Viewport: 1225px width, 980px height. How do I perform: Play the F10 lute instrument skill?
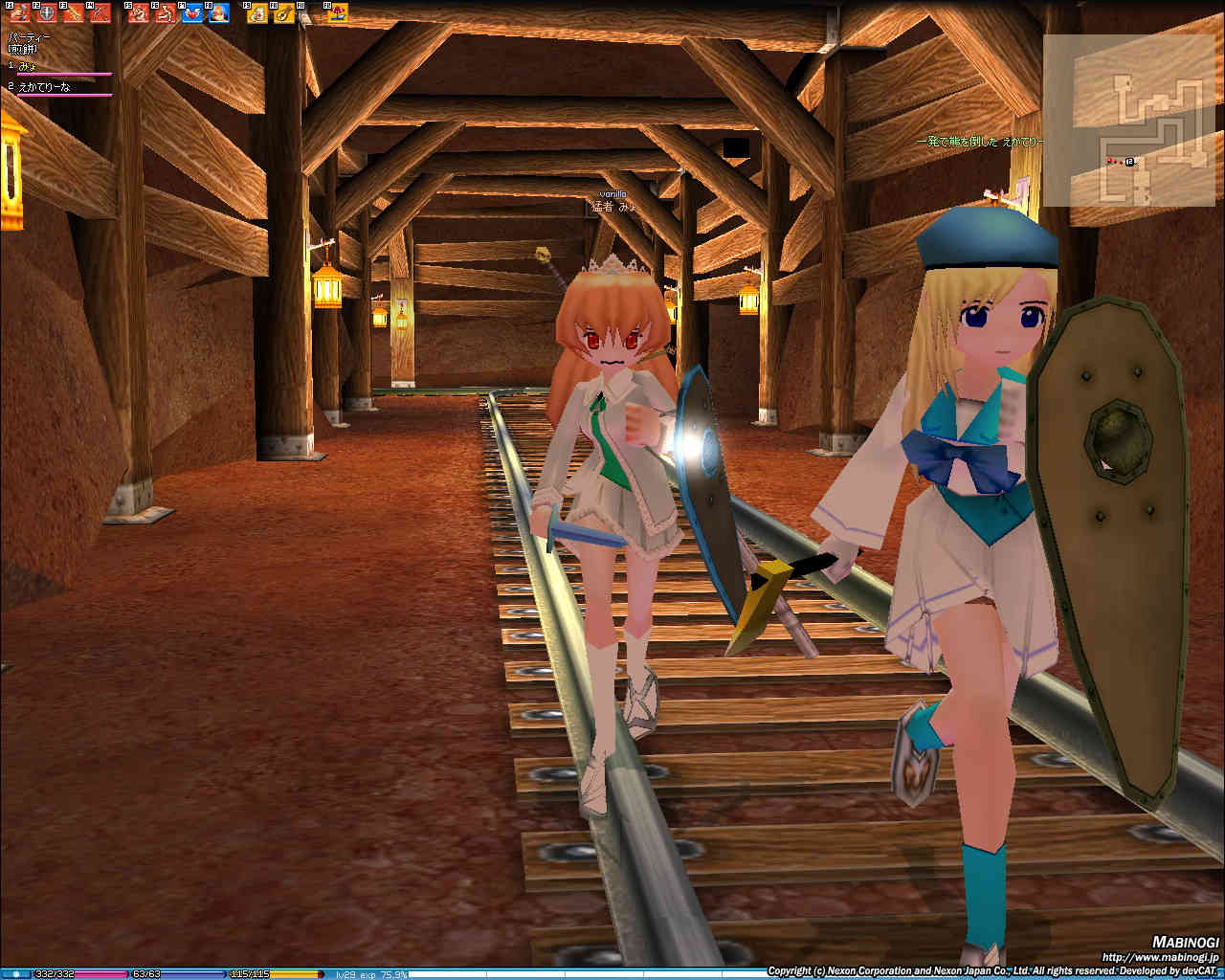(284, 13)
